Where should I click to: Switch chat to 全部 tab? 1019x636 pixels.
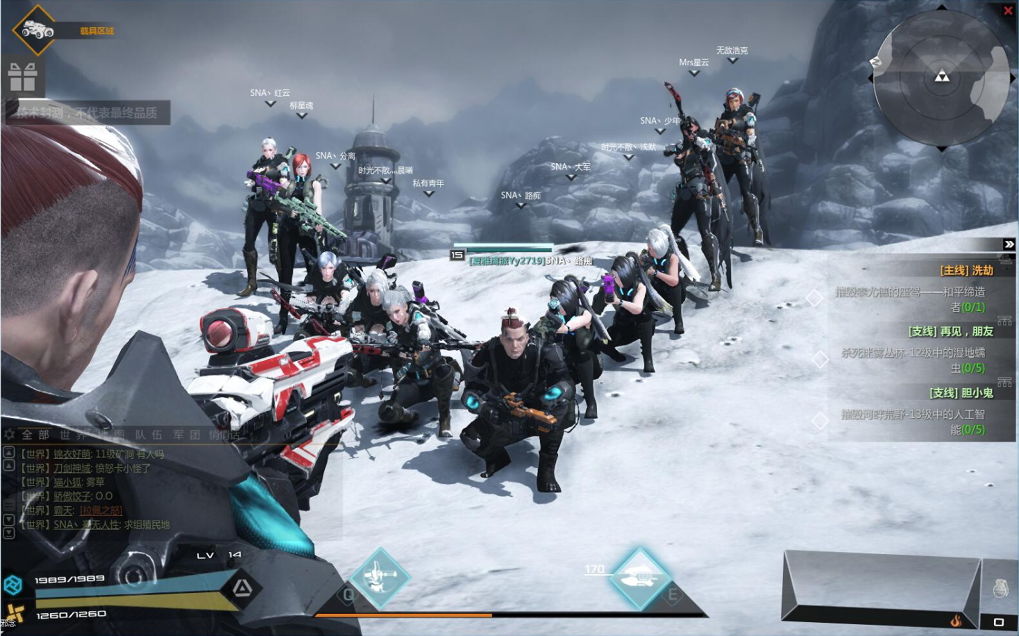click(36, 435)
